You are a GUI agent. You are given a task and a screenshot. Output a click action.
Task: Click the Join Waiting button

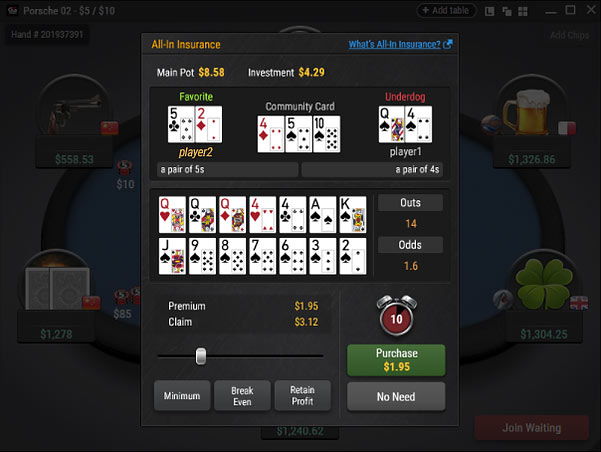(x=530, y=428)
